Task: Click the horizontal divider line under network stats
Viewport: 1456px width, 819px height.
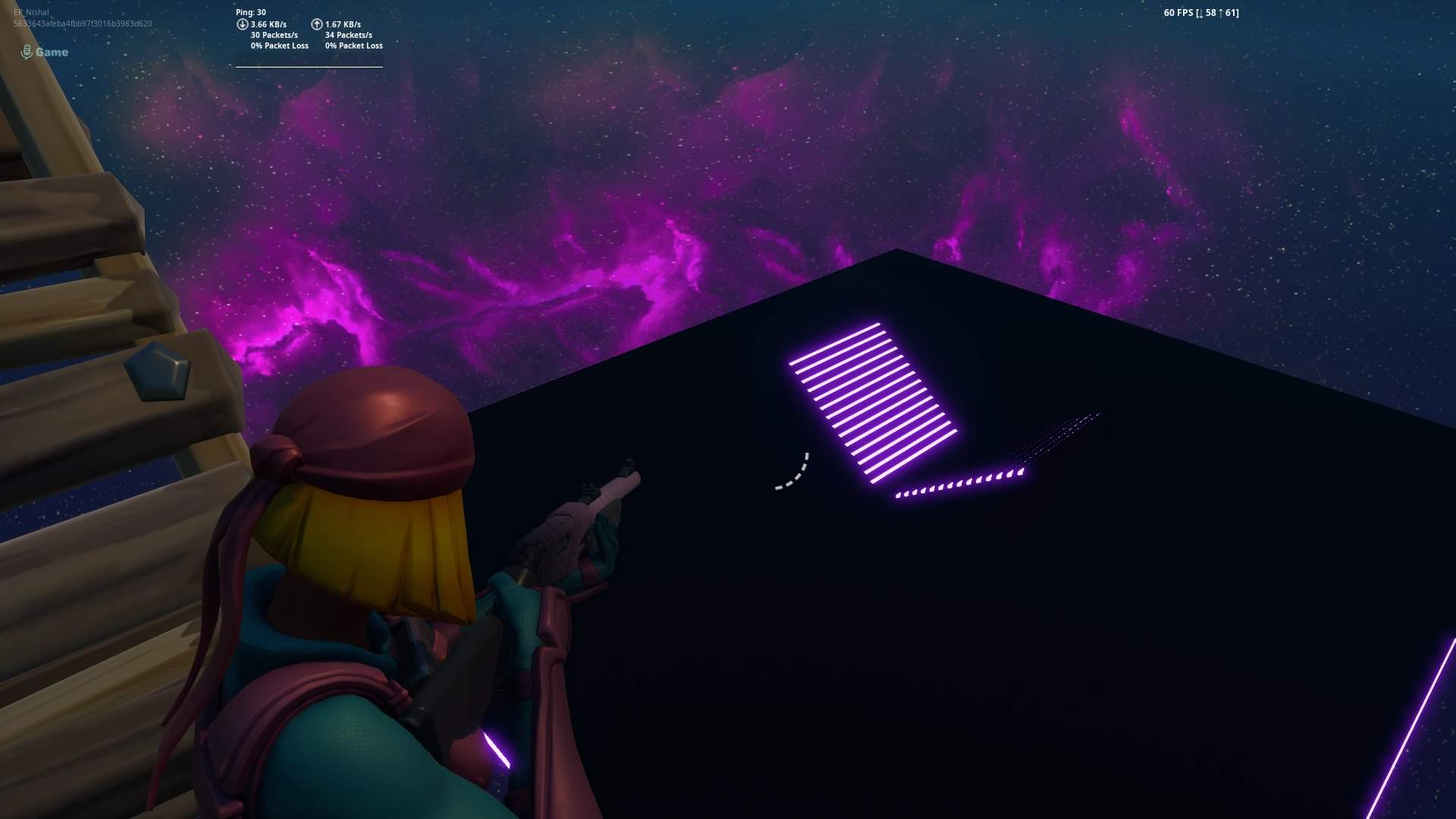Action: pos(308,66)
